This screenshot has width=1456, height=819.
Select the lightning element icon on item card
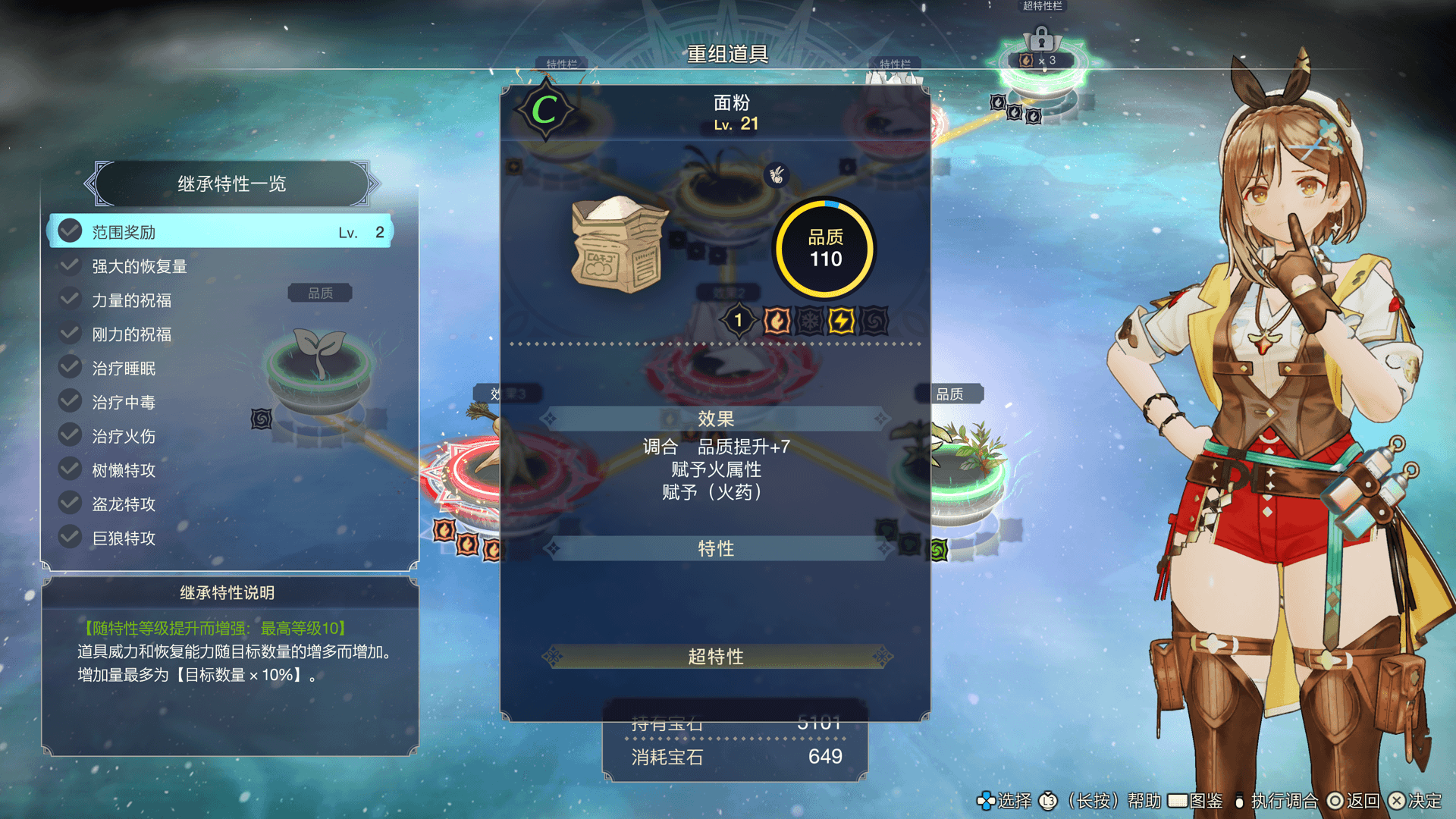click(x=841, y=321)
